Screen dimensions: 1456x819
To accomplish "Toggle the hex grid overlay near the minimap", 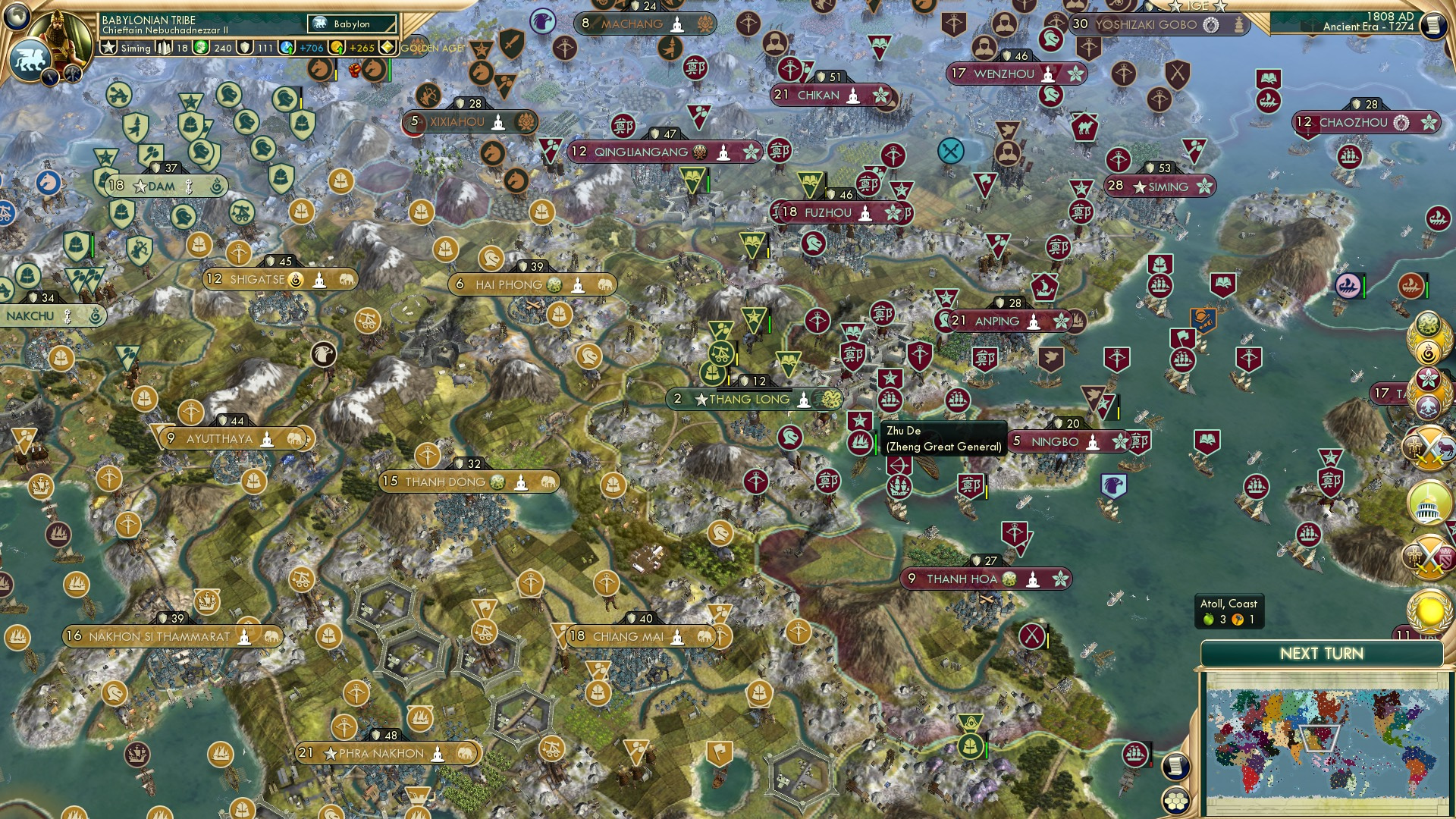I will click(x=1176, y=802).
